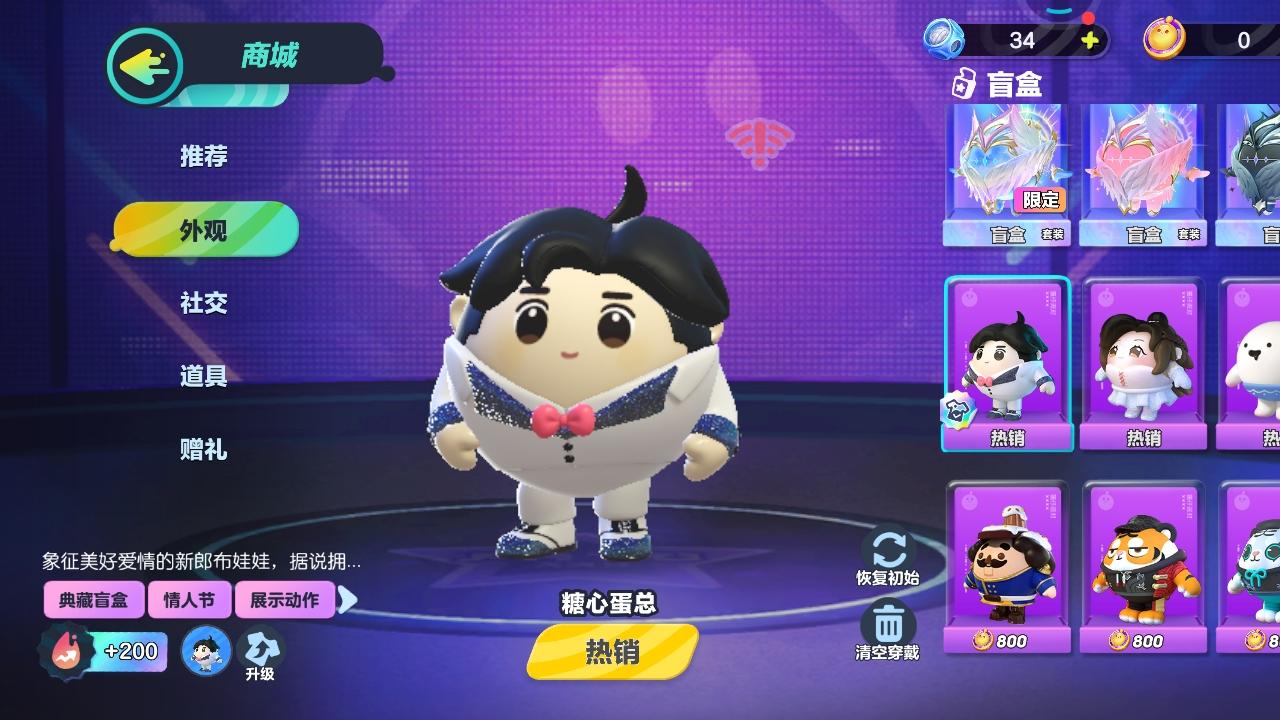Open the 道具 category

coord(204,377)
